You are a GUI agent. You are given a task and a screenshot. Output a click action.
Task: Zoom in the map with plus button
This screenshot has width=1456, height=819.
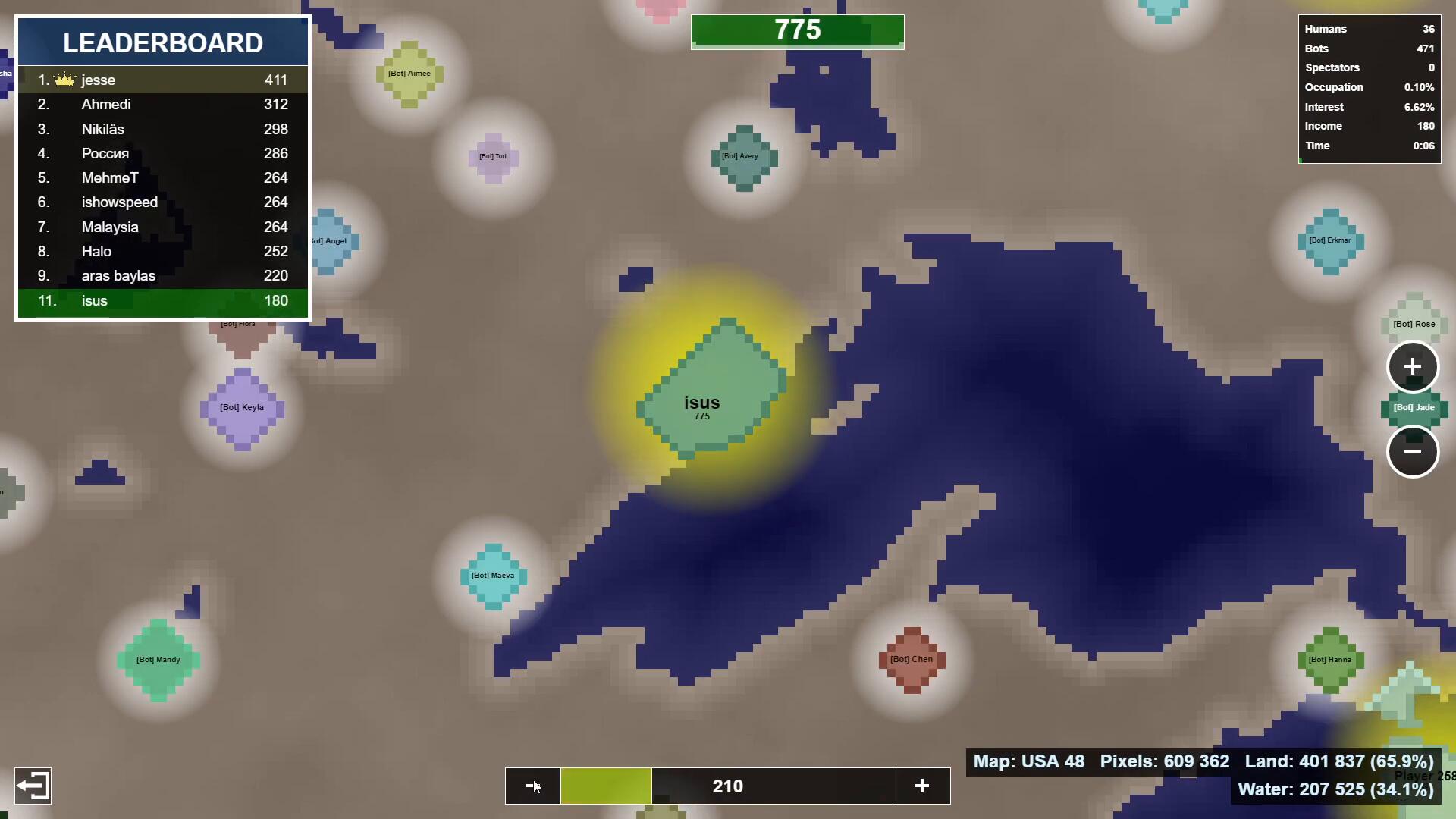coord(1413,367)
